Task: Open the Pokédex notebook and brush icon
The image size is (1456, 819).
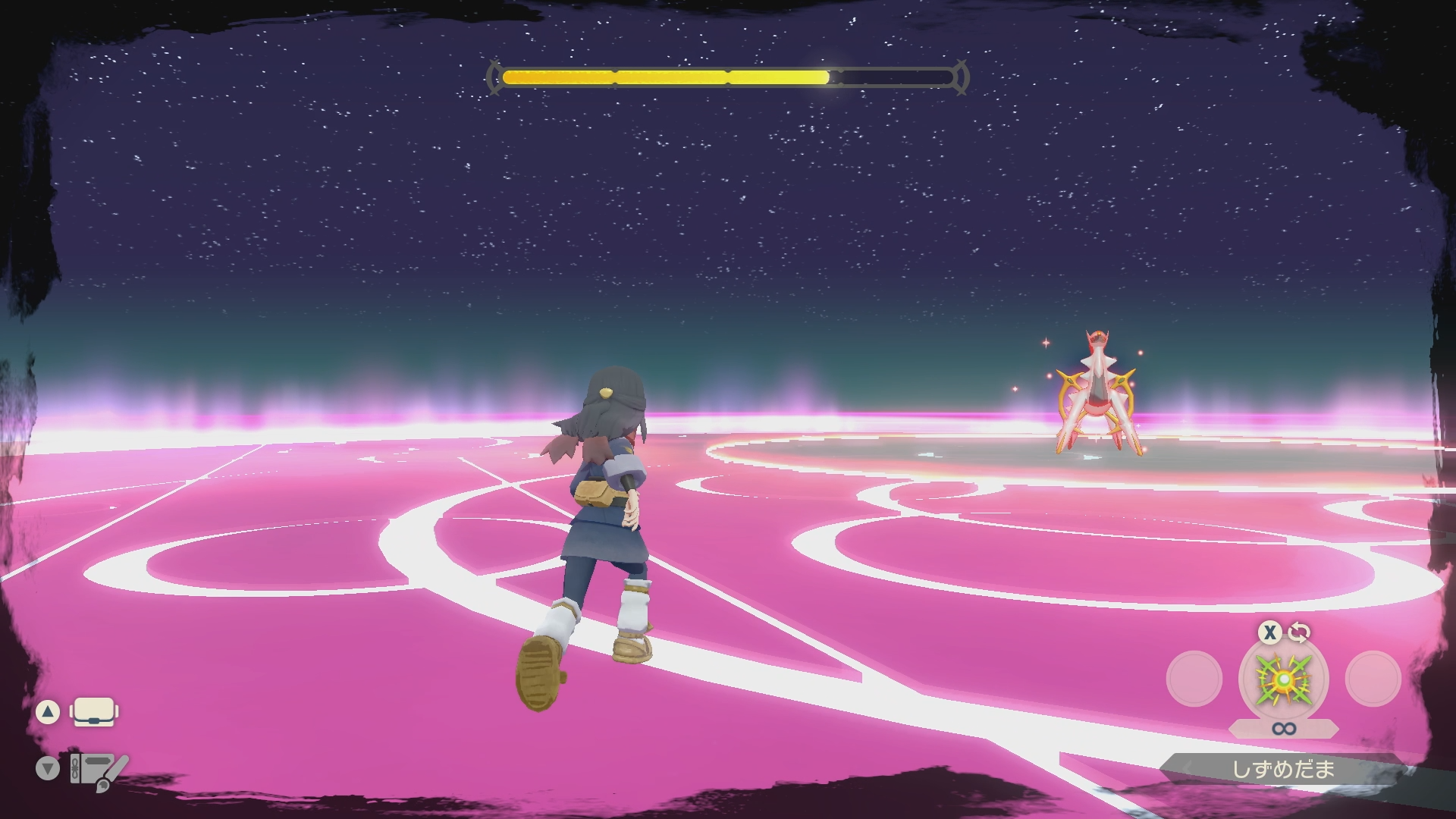Action: pyautogui.click(x=98, y=770)
